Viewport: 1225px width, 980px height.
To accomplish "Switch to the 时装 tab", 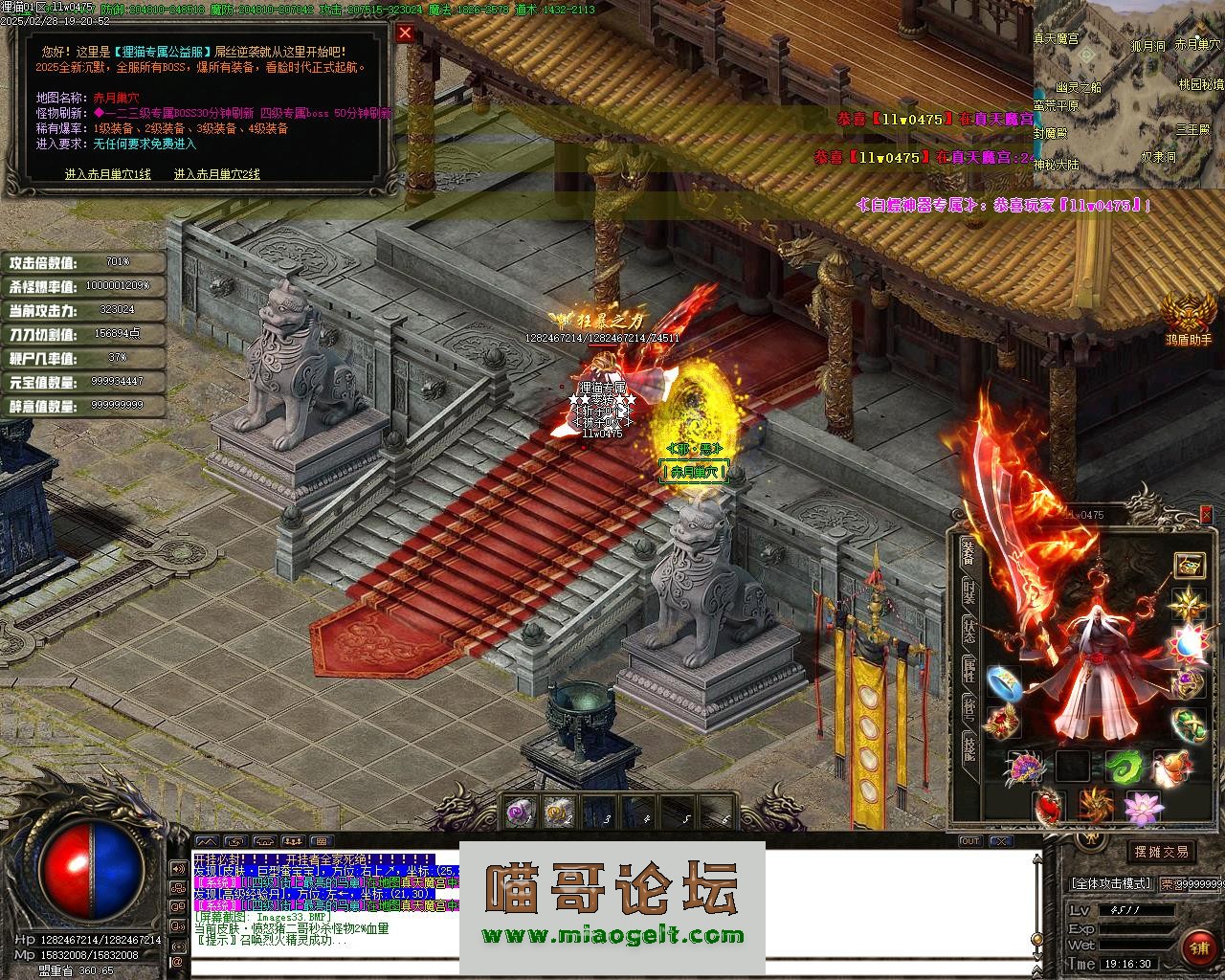I will tap(969, 591).
